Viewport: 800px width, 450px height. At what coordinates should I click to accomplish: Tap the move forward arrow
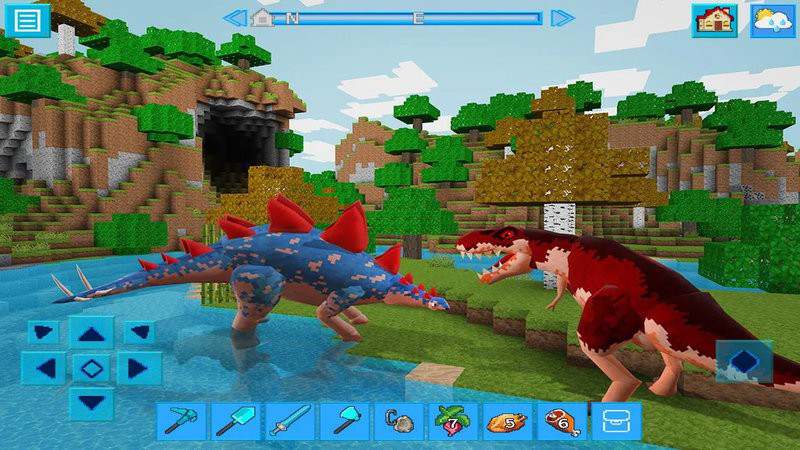point(92,334)
